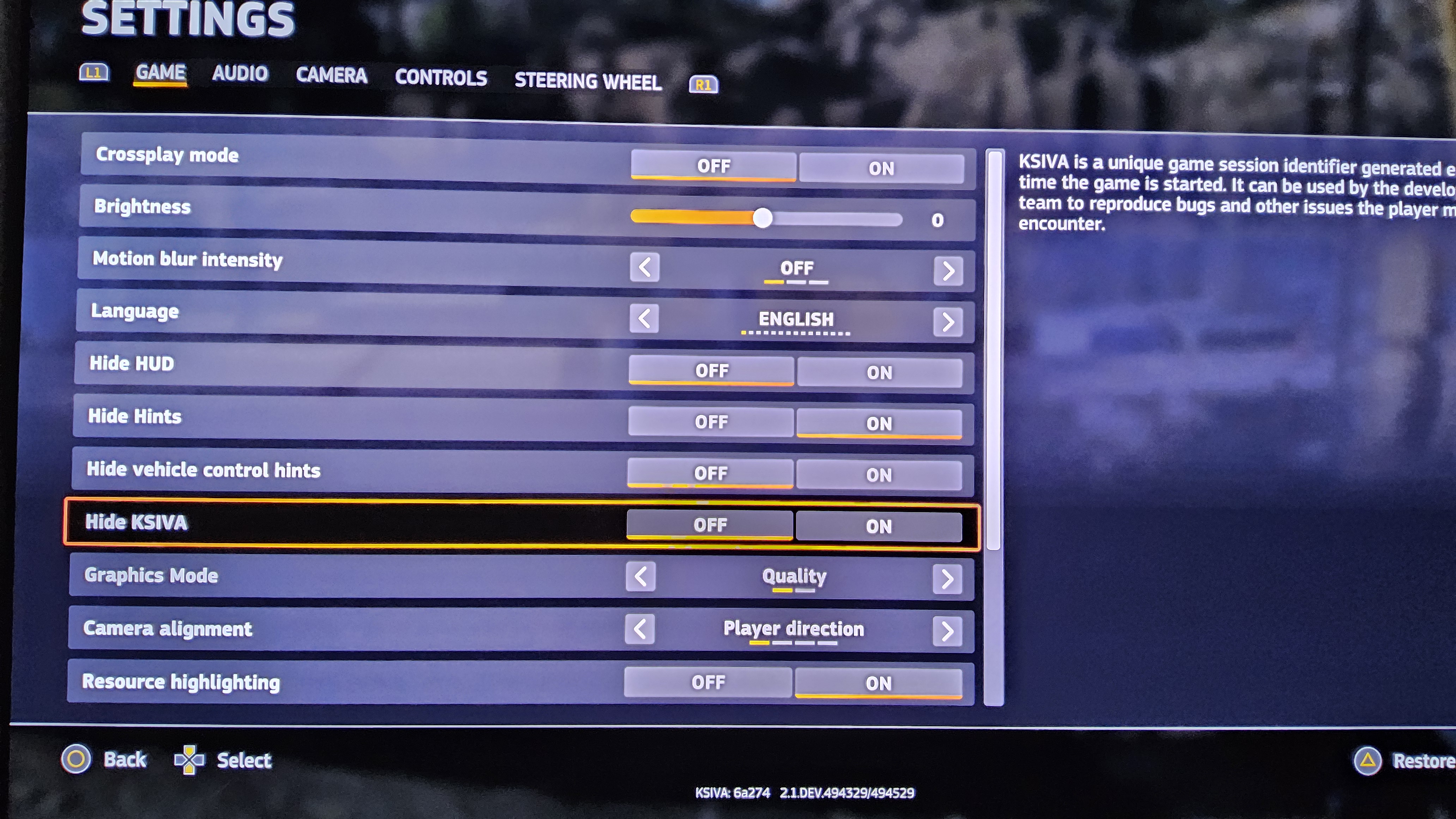The height and width of the screenshot is (819, 1456).
Task: Disable Resource highlighting
Action: tap(709, 682)
